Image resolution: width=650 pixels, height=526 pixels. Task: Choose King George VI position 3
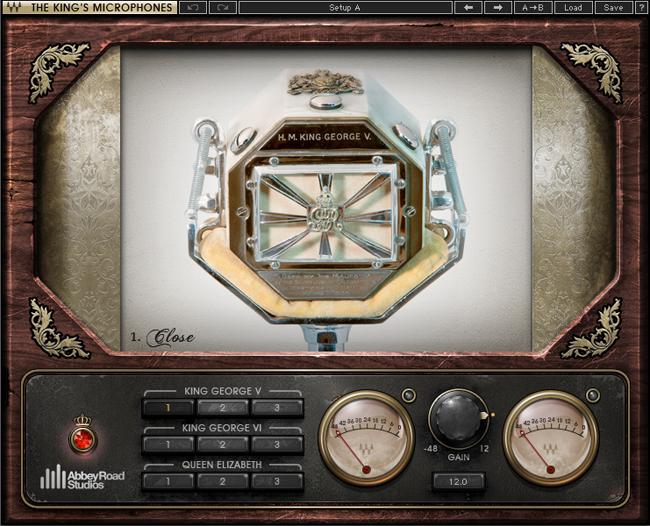(277, 445)
